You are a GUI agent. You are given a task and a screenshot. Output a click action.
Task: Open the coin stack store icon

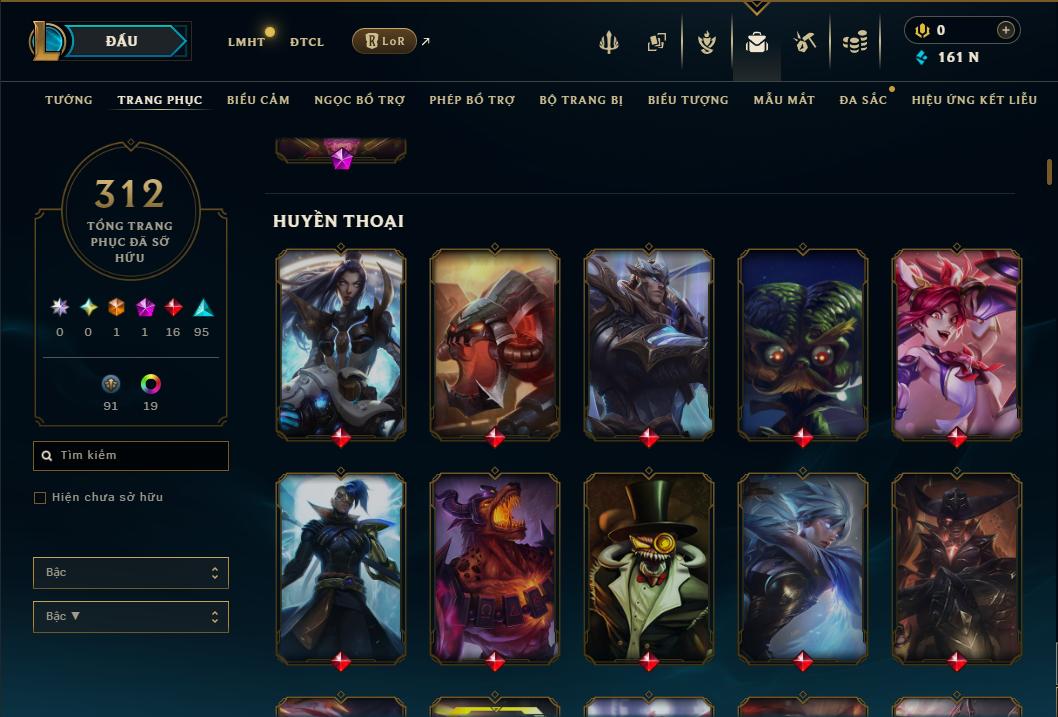854,42
